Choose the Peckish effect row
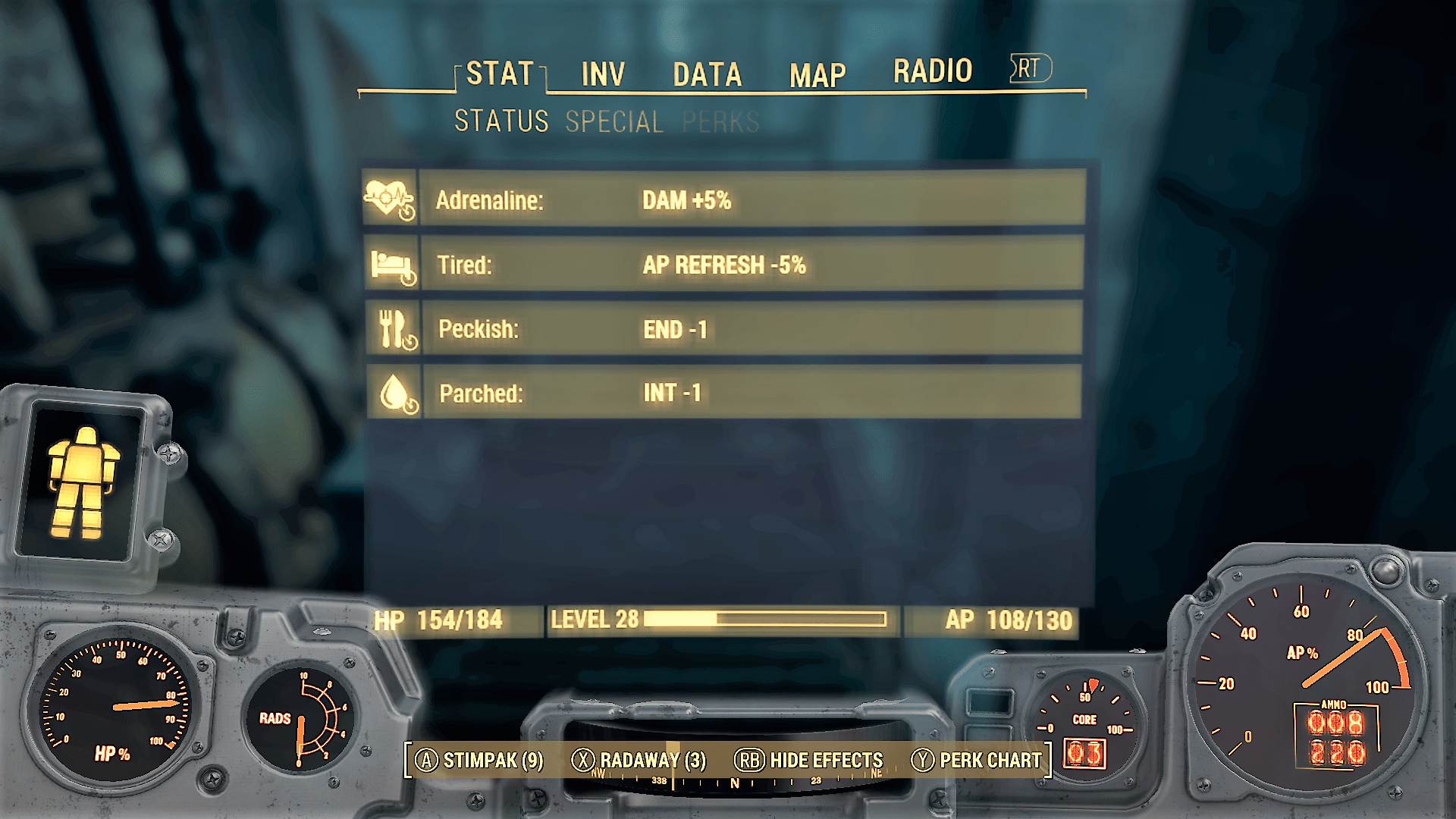The height and width of the screenshot is (819, 1456). tap(724, 329)
